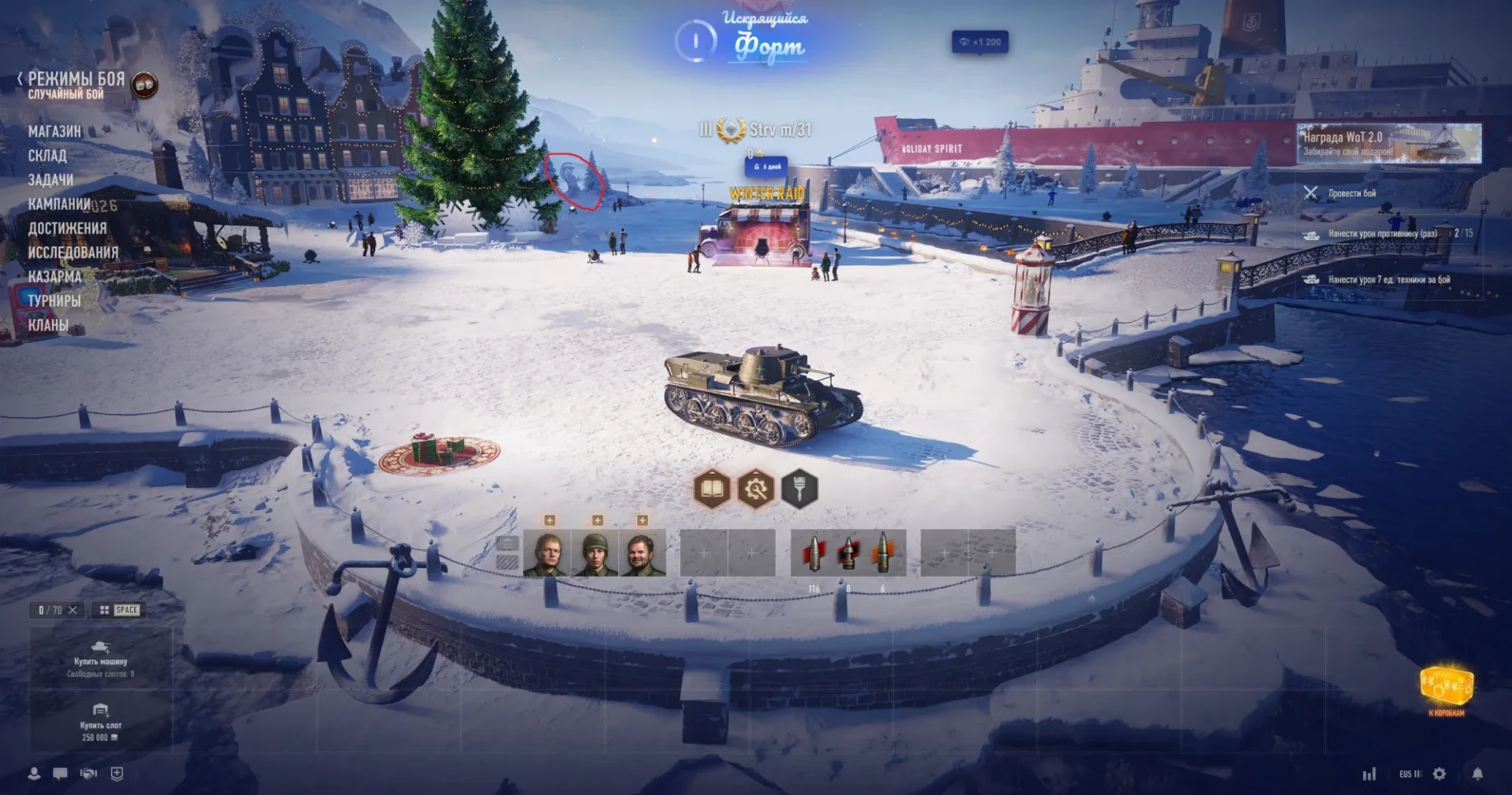Go to the СКЛАД depot
1512x795 pixels.
47,156
